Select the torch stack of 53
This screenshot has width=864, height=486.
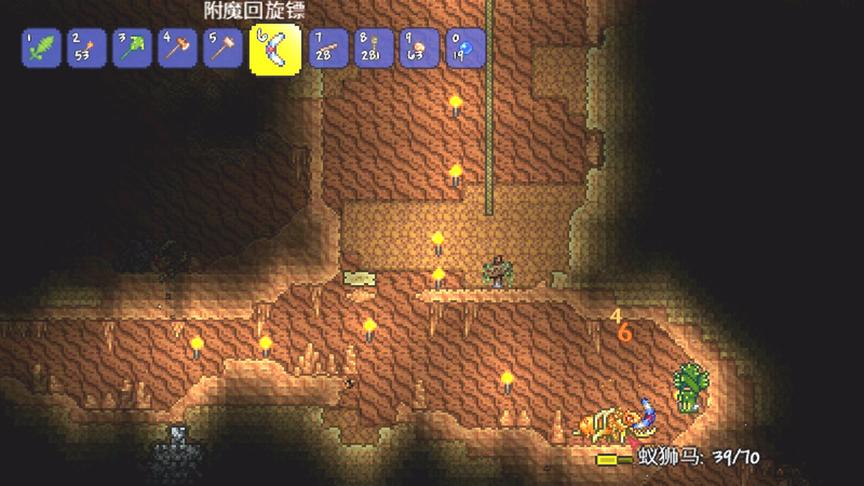(85, 48)
